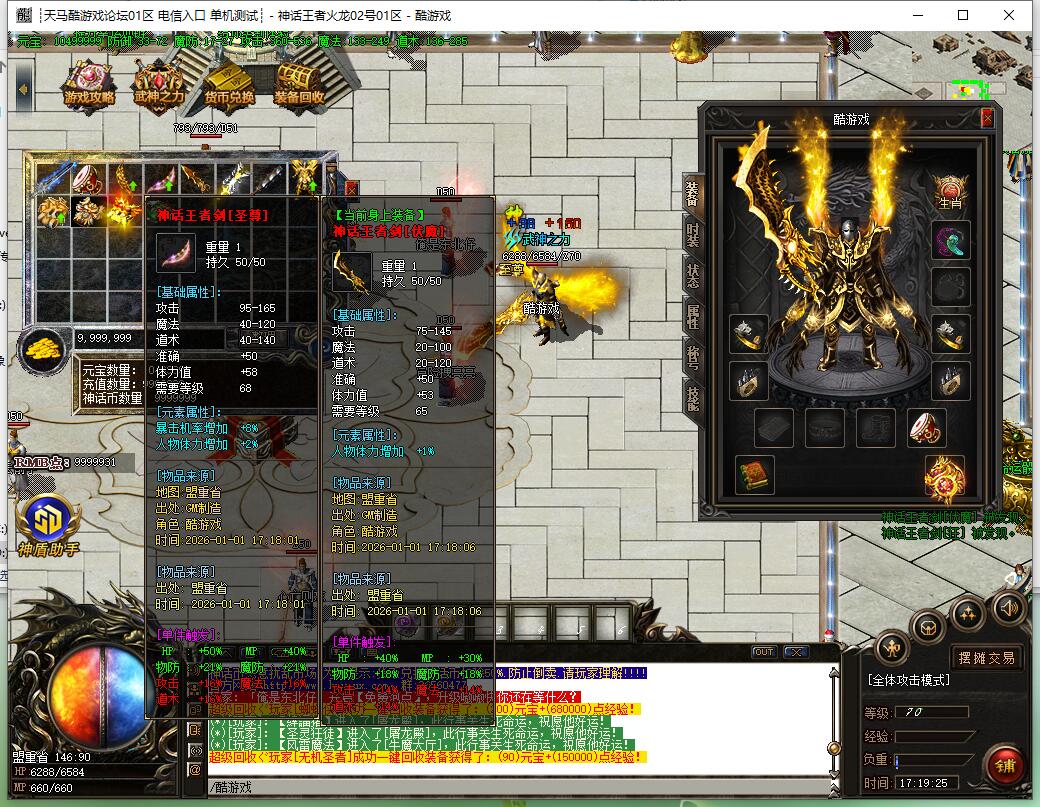Open the 摆摊交易 stall trading

(x=986, y=657)
